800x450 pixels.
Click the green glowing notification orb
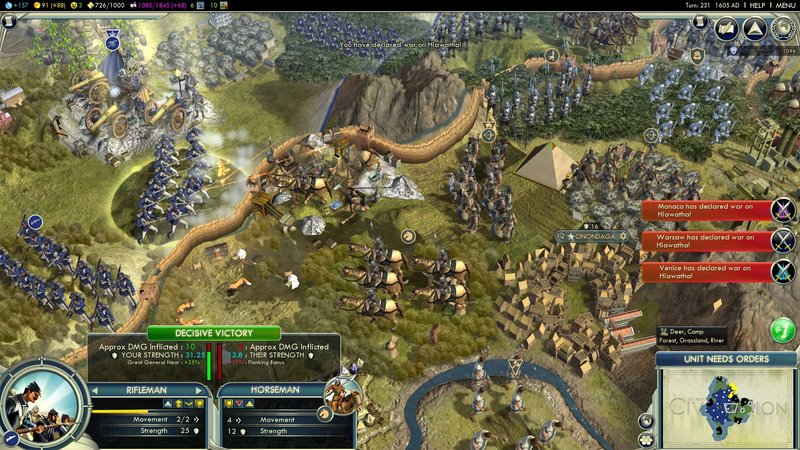[784, 329]
